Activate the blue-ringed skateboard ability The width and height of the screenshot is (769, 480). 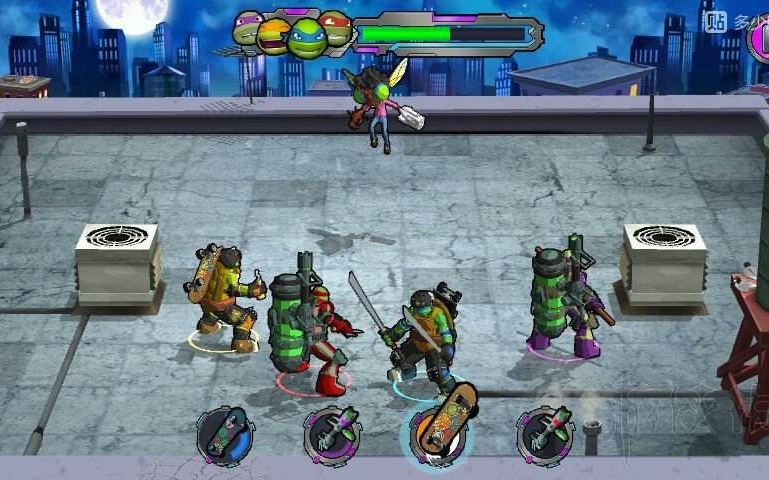pyautogui.click(x=223, y=434)
